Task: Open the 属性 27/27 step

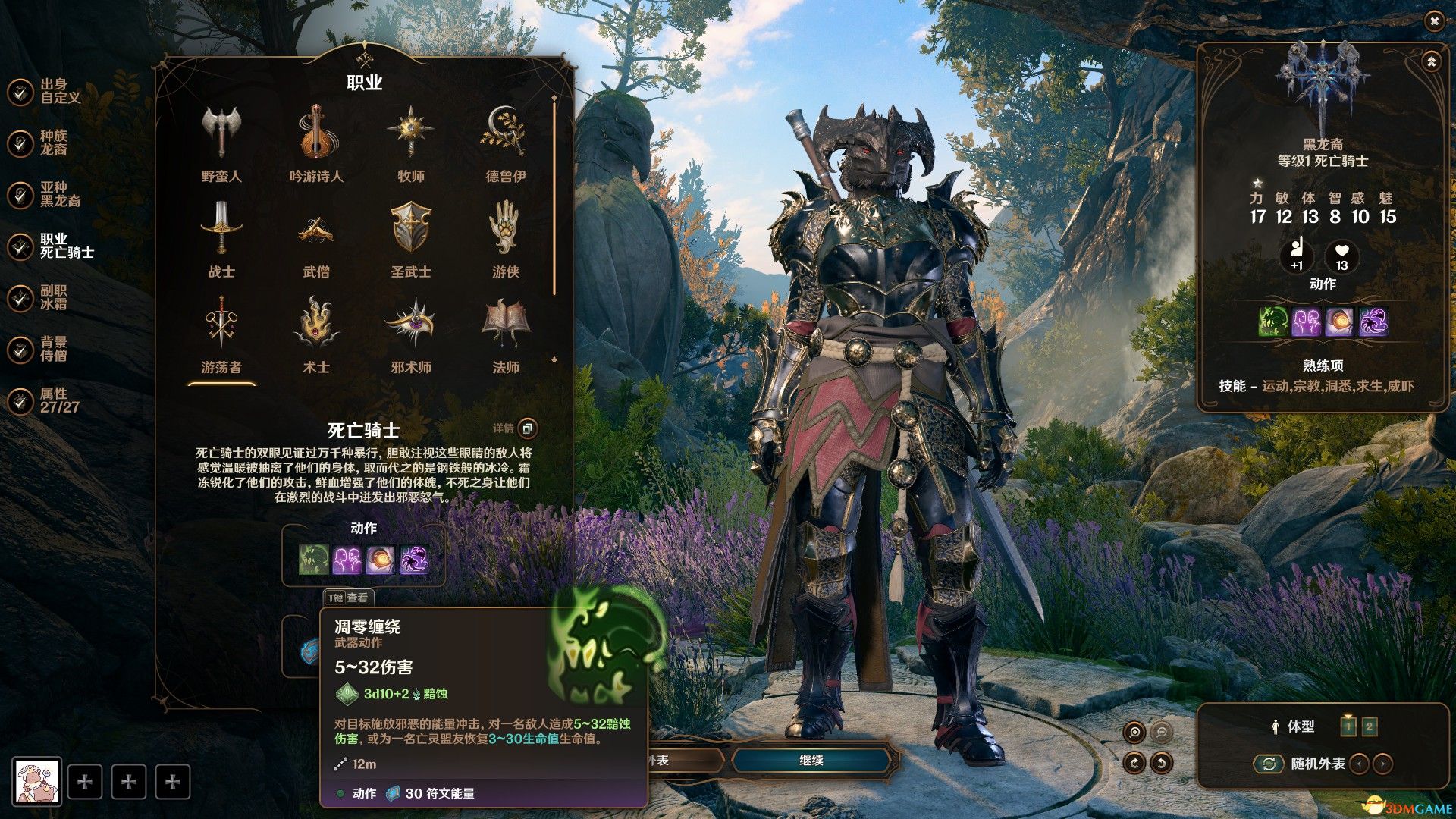Action: 53,399
